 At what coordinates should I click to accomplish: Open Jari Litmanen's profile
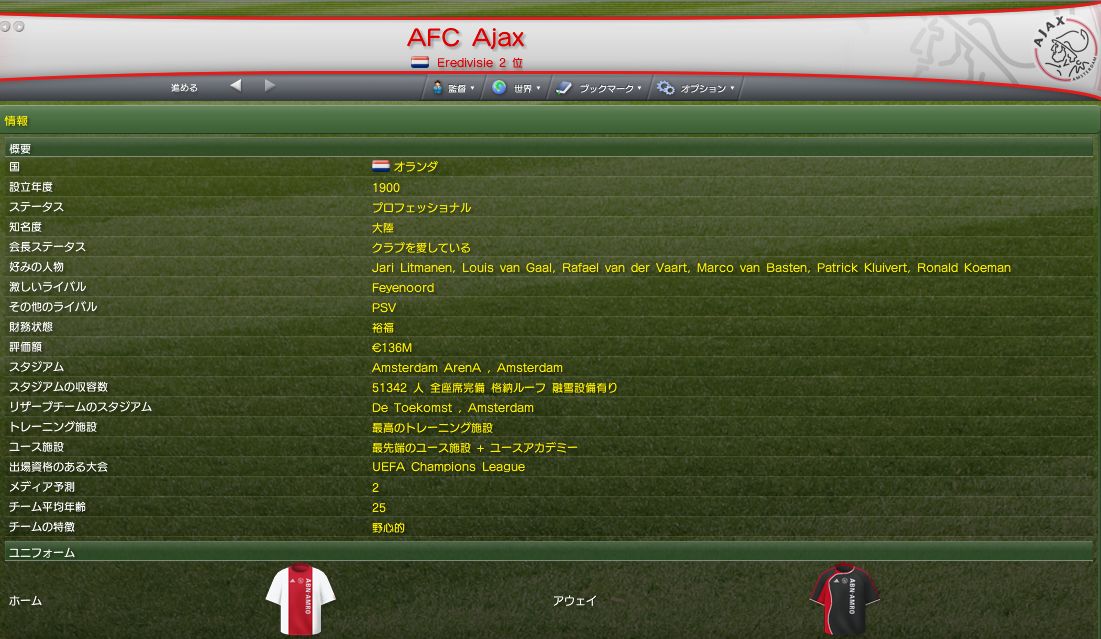pos(413,267)
